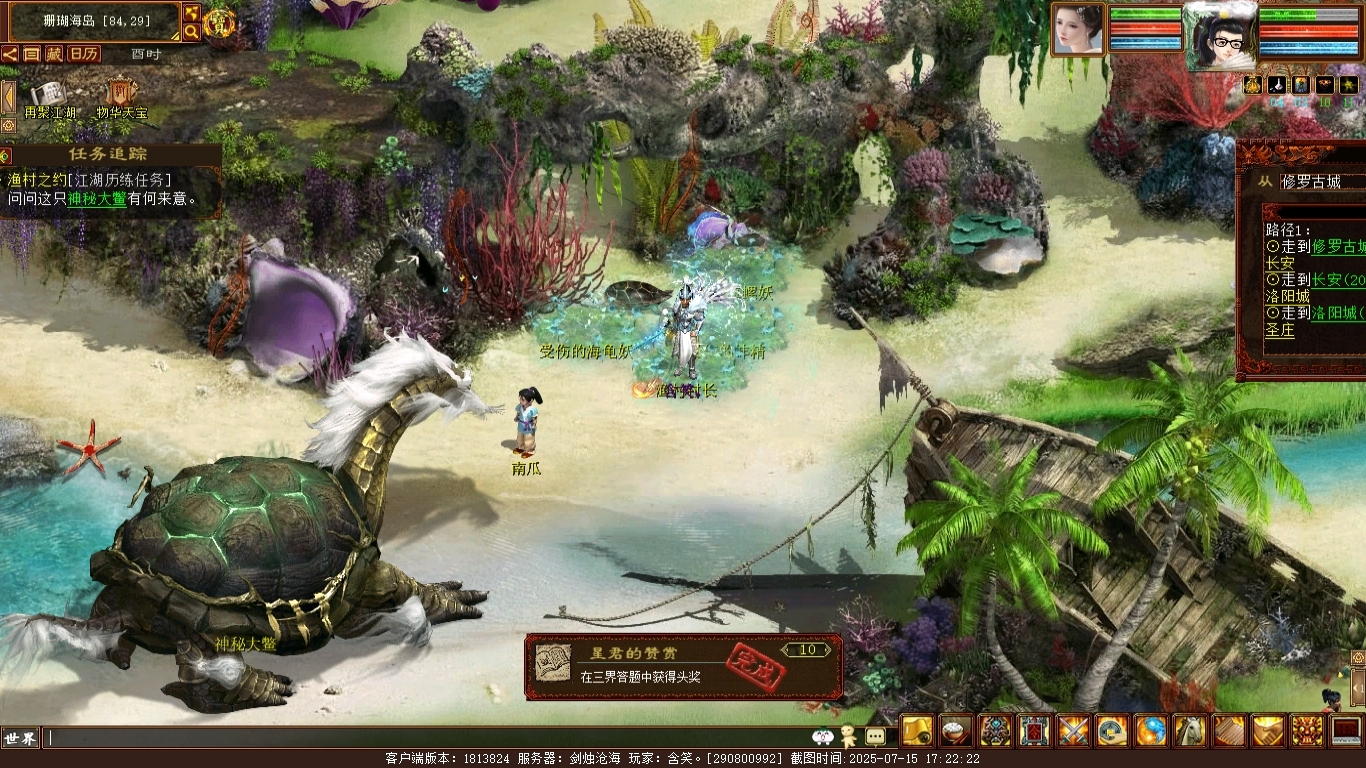This screenshot has width=1366, height=768.
Task: Open the crossed swords icon in the bottom toolbar
Action: coord(1074,732)
